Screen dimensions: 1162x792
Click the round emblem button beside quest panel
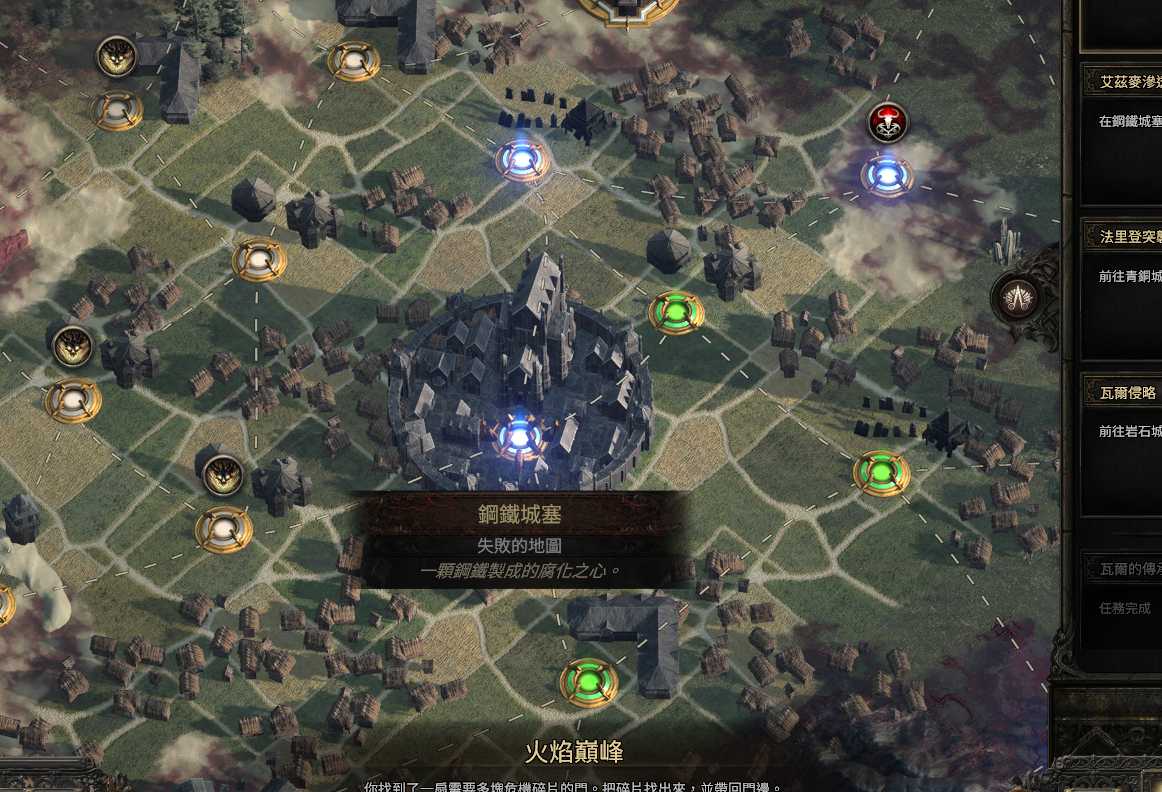[x=1020, y=296]
